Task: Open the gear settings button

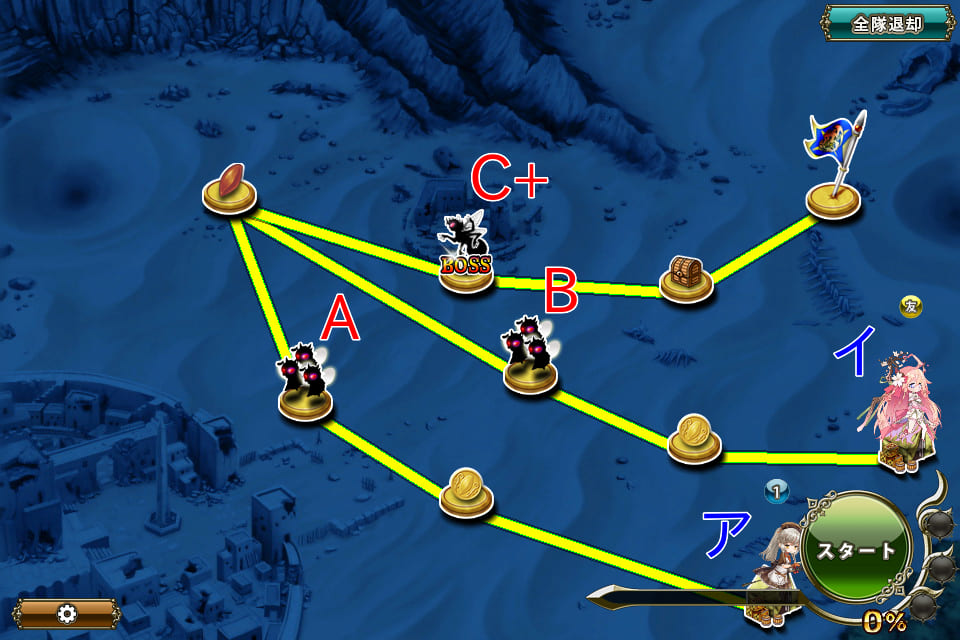Action: [67, 613]
